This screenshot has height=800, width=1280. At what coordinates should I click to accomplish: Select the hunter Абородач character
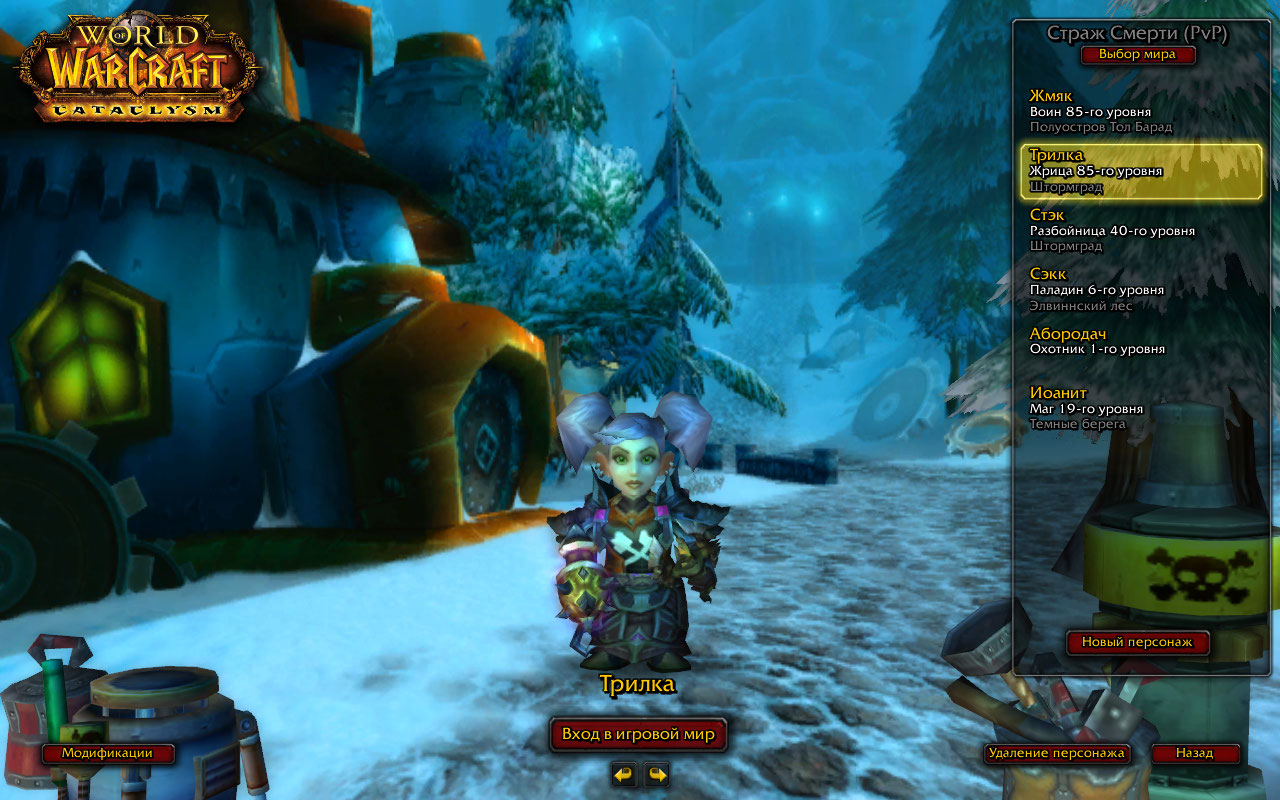1140,341
